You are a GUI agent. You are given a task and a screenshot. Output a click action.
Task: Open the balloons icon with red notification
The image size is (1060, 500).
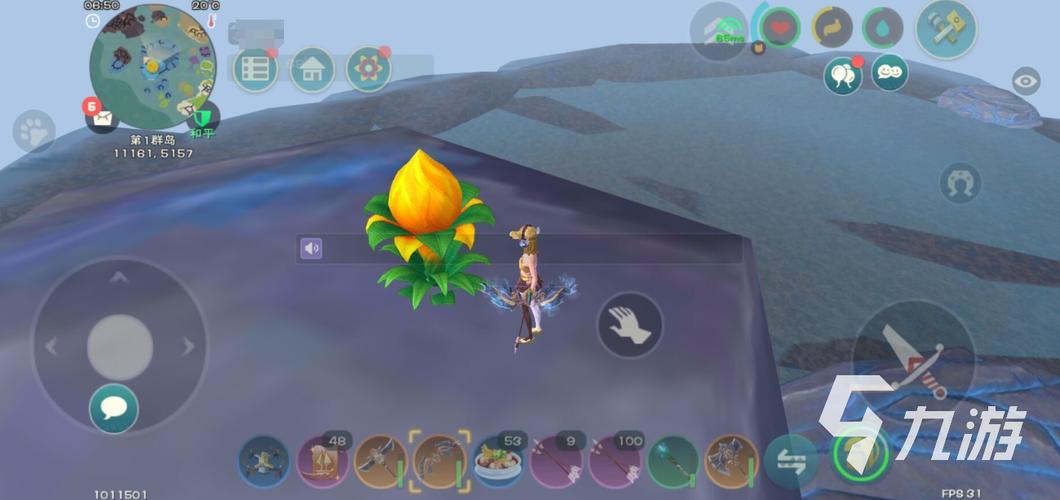[x=843, y=76]
